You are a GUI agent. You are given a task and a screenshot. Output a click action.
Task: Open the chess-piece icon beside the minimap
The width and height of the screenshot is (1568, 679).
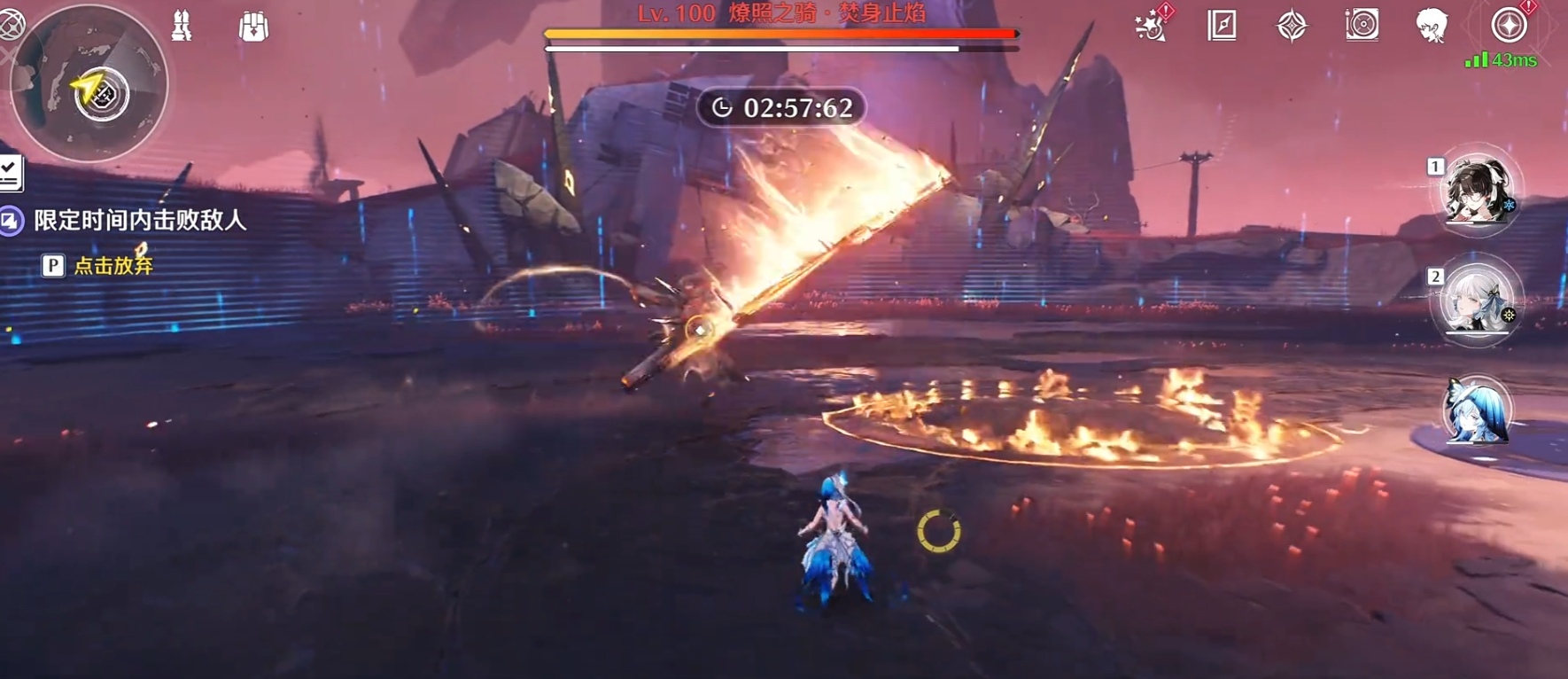(x=182, y=27)
